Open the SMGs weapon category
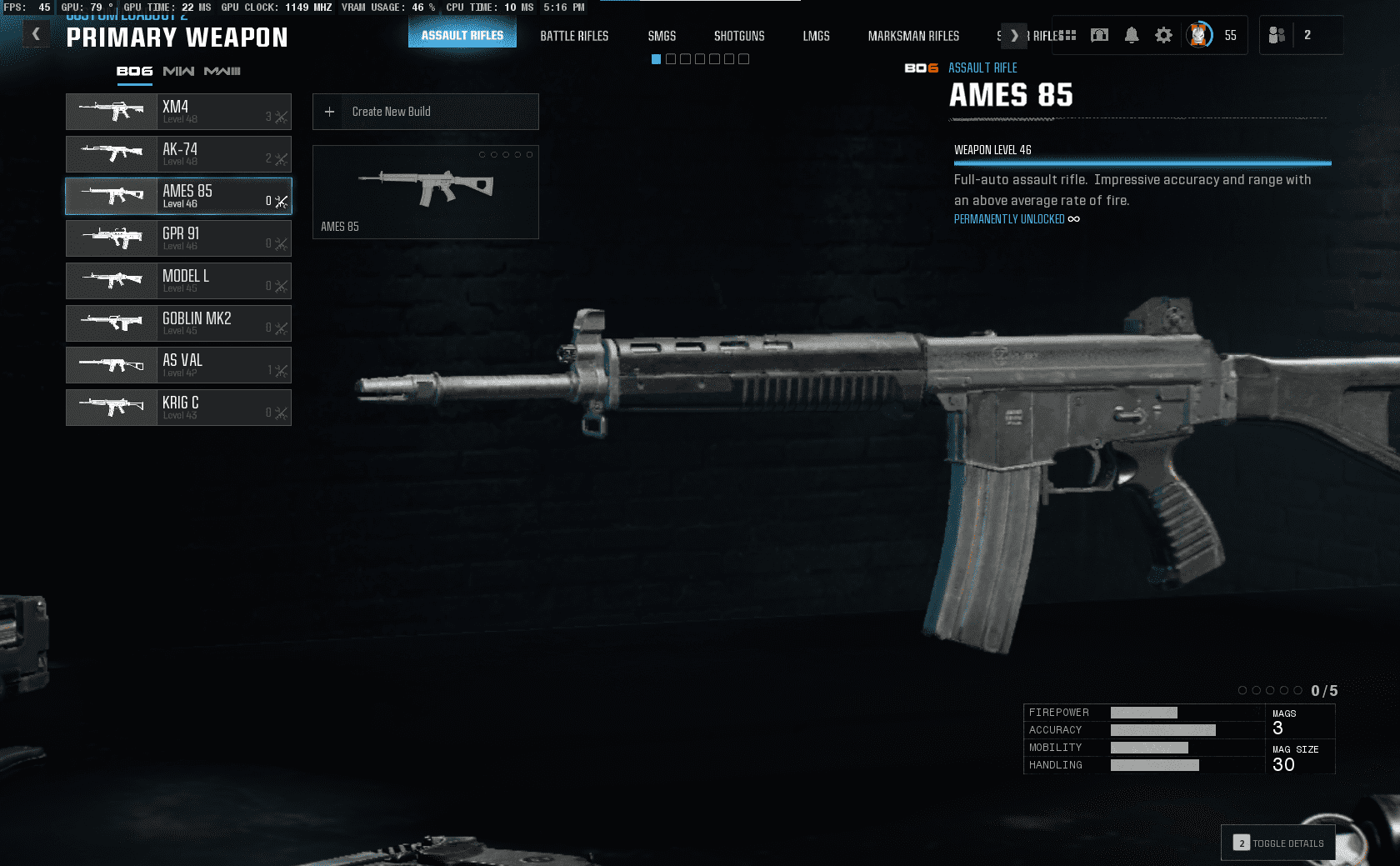The width and height of the screenshot is (1400, 866). [662, 36]
